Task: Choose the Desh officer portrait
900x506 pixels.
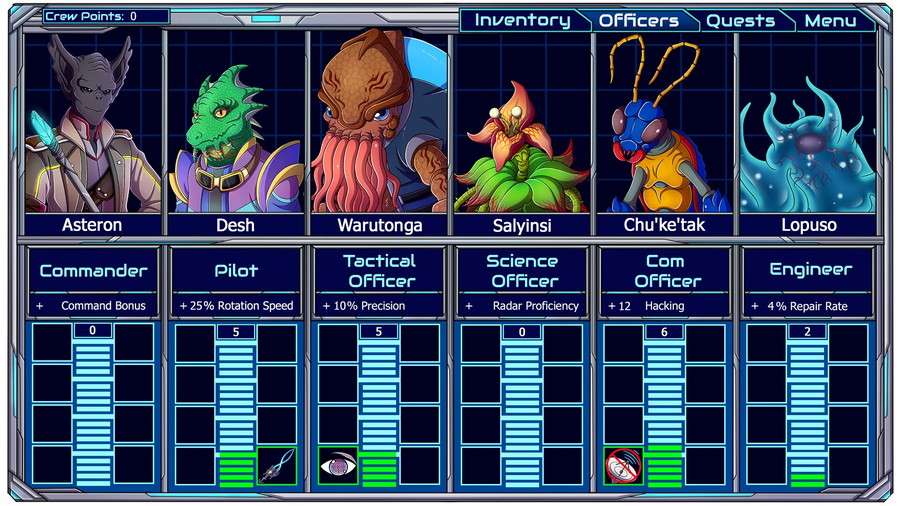Action: point(236,124)
